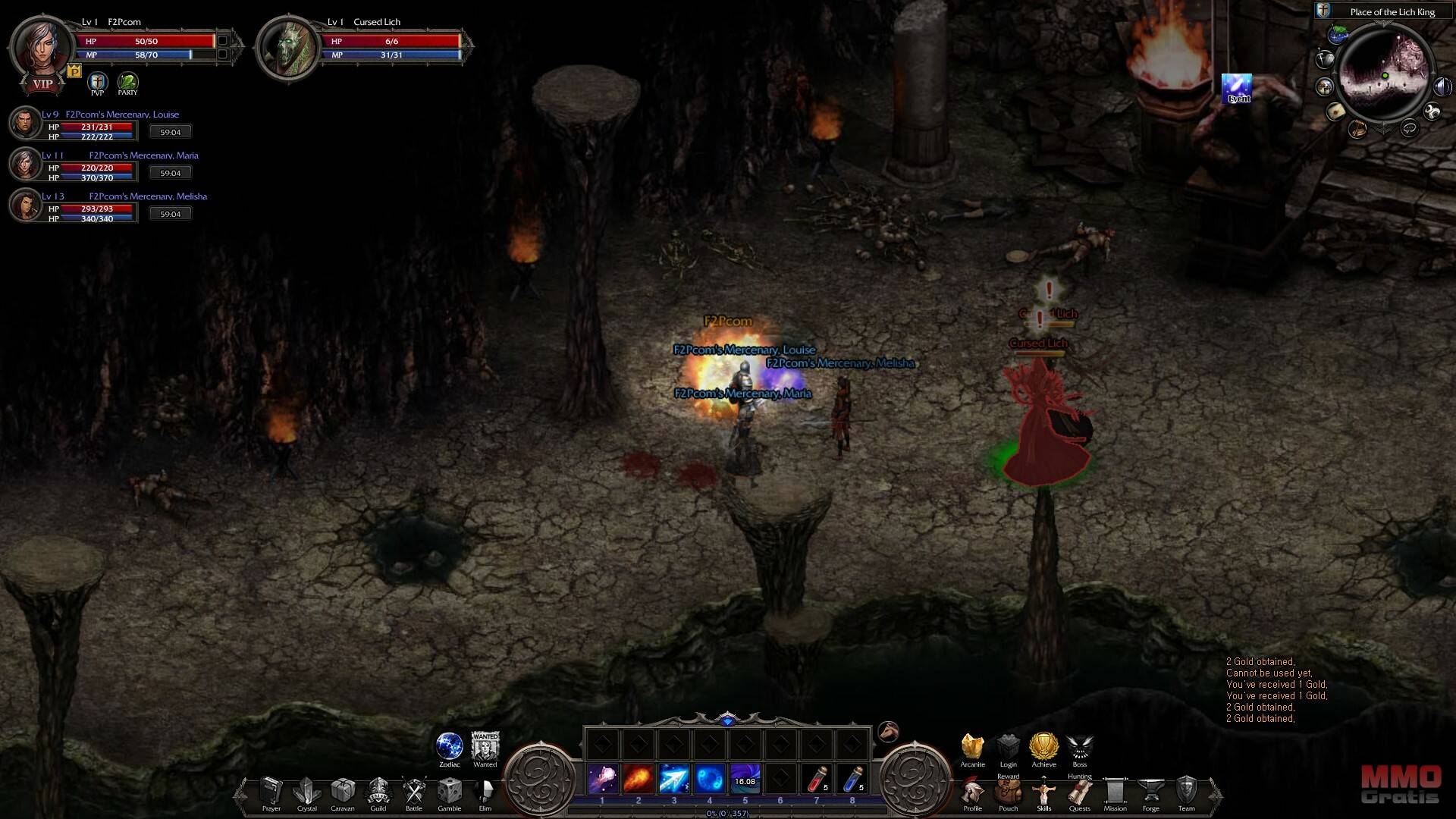Show the character Profile

(x=972, y=793)
